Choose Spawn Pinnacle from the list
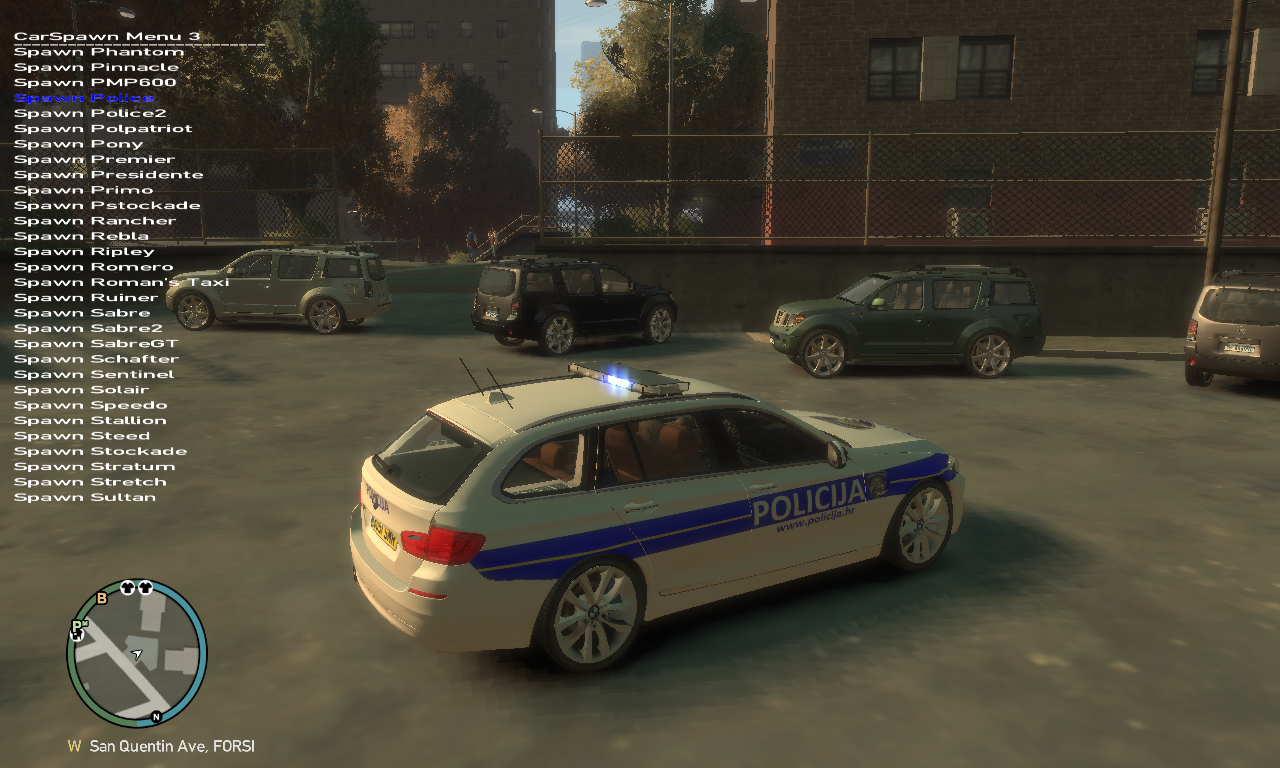The width and height of the screenshot is (1280, 768). point(96,67)
